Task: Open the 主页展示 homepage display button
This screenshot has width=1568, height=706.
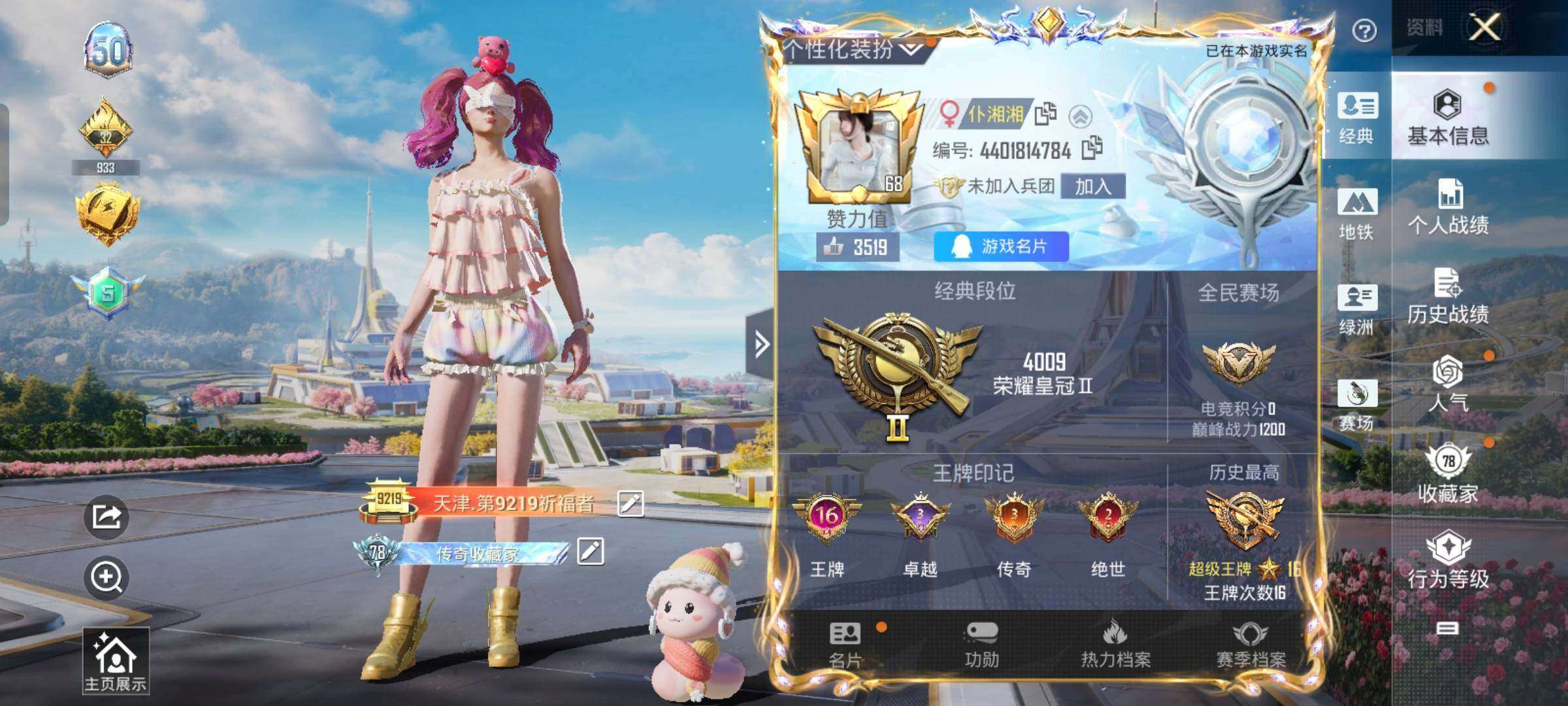Action: pyautogui.click(x=116, y=660)
